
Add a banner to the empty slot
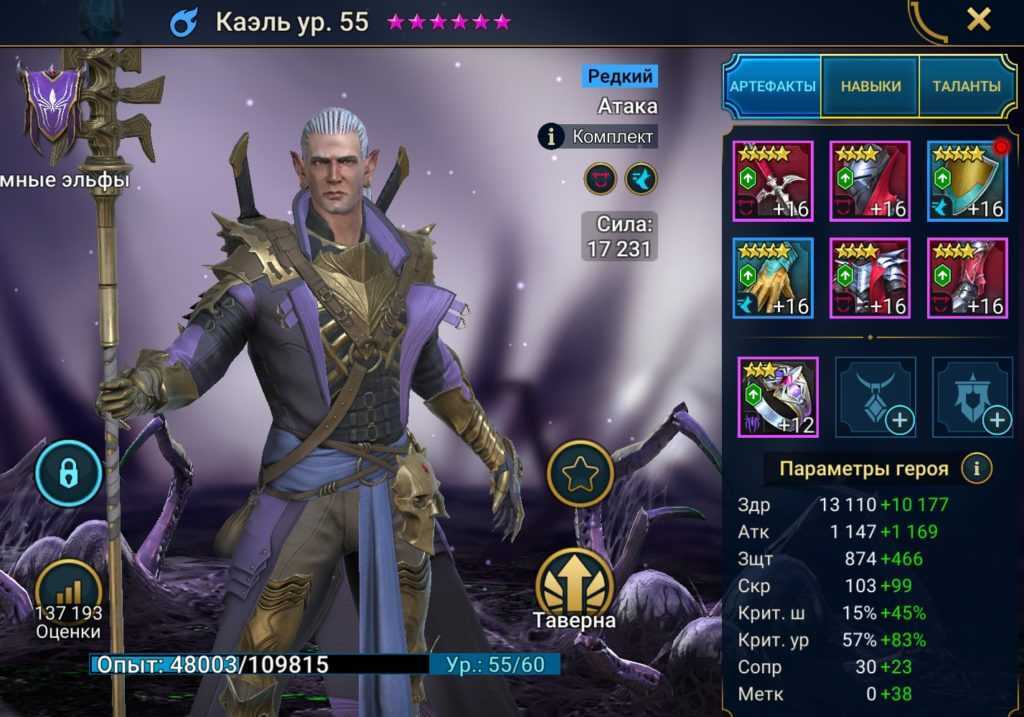point(972,397)
